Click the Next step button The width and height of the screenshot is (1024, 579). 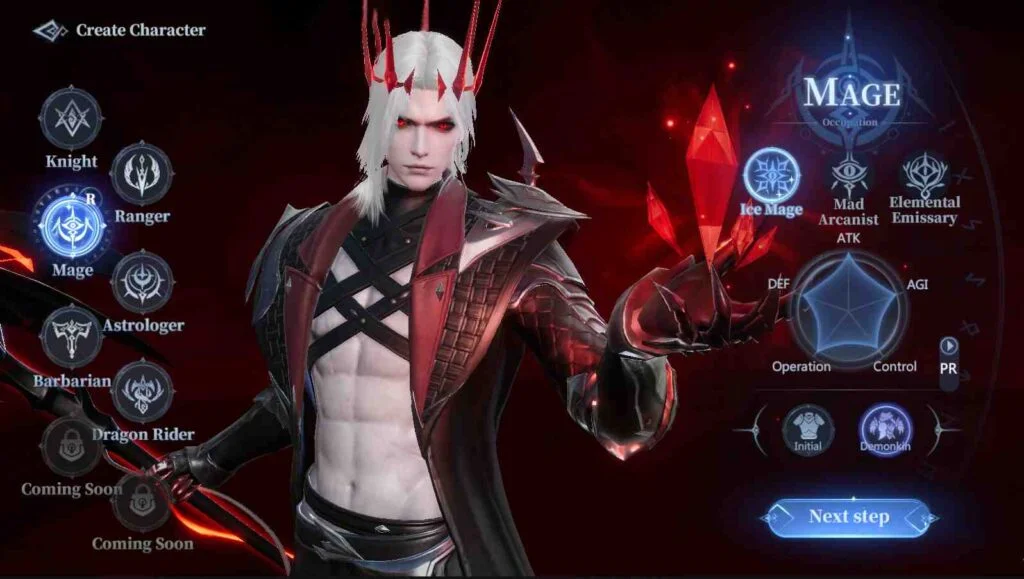click(x=849, y=517)
